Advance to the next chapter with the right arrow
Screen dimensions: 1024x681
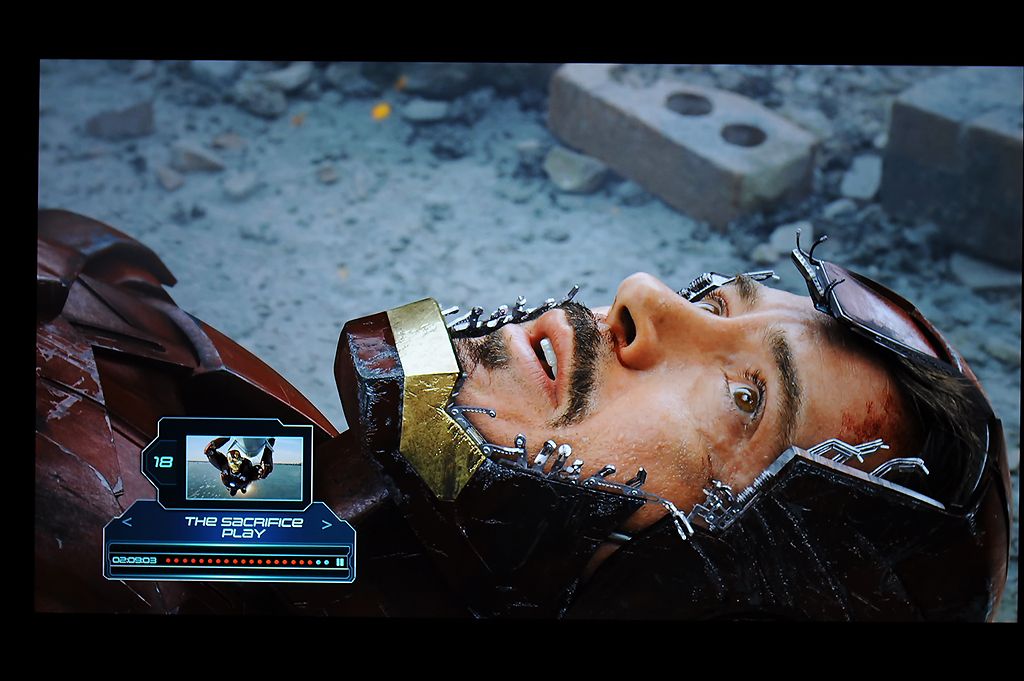click(327, 523)
